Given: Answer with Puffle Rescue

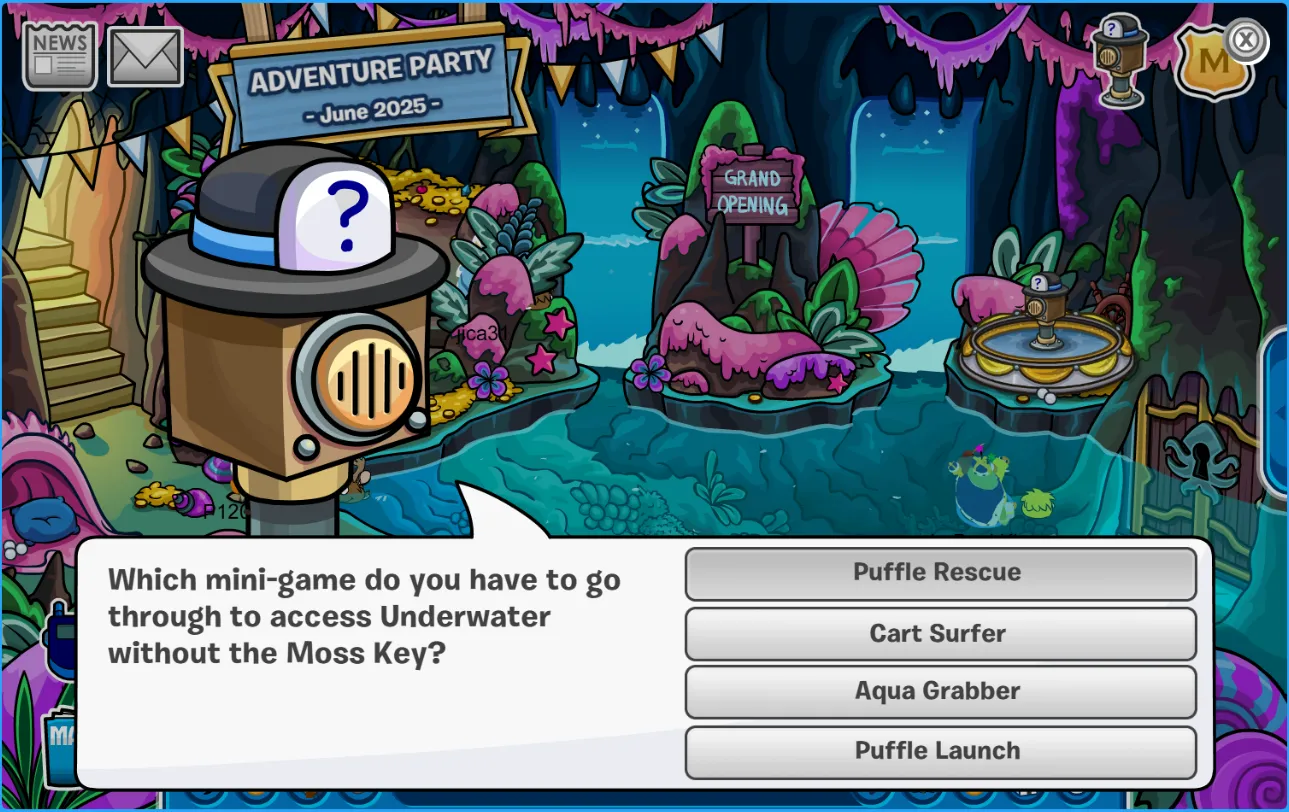Looking at the screenshot, I should (939, 573).
